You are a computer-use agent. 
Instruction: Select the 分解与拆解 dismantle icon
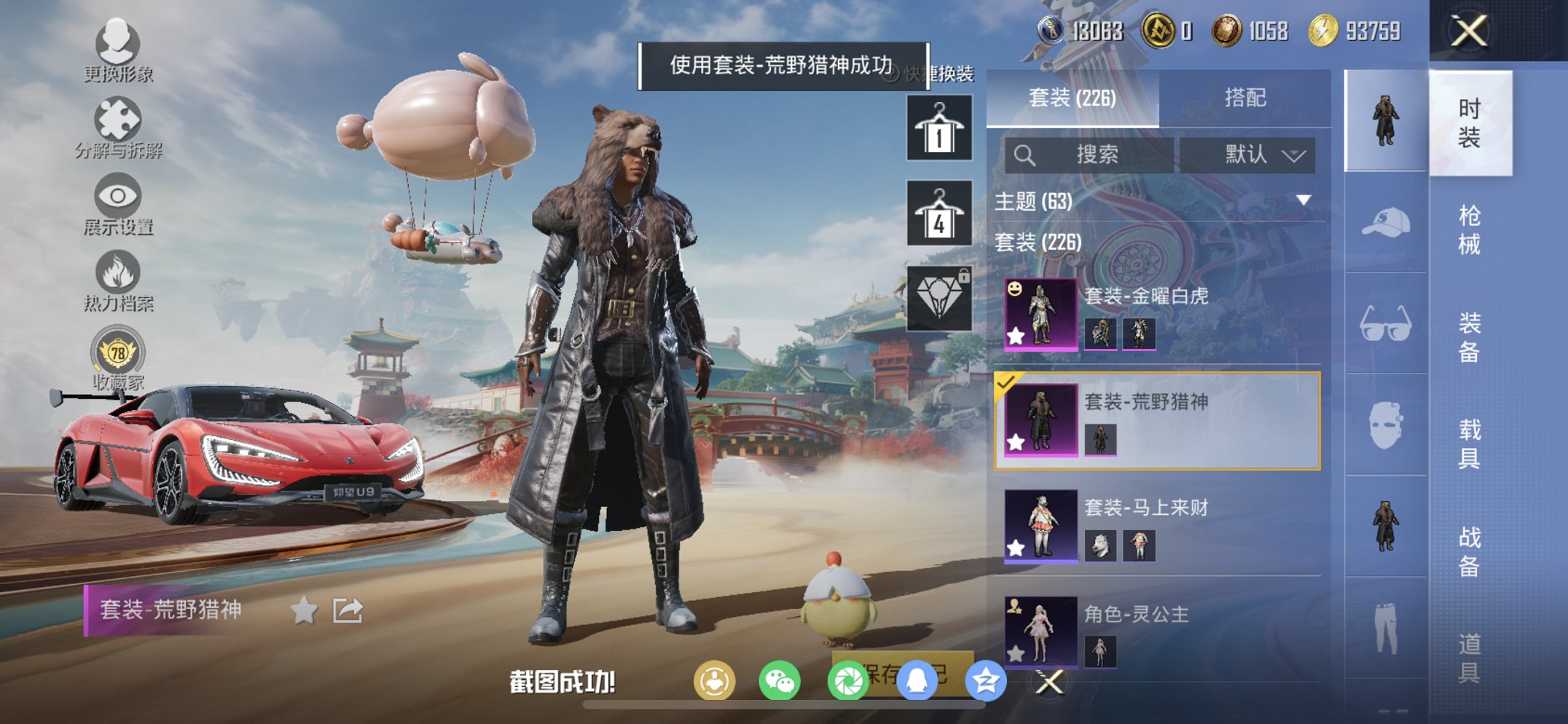(x=119, y=119)
